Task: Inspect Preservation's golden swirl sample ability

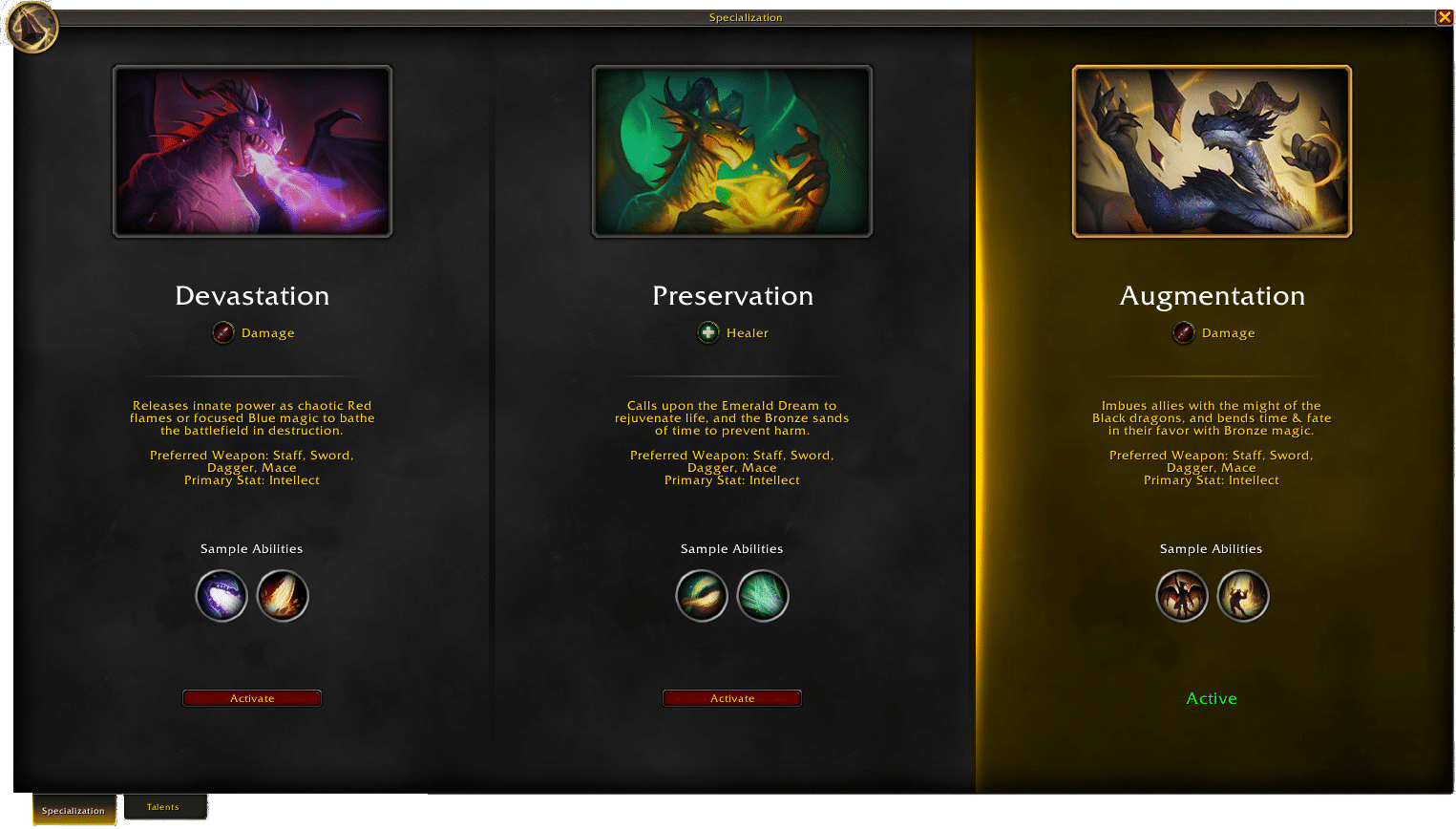Action: pos(702,596)
